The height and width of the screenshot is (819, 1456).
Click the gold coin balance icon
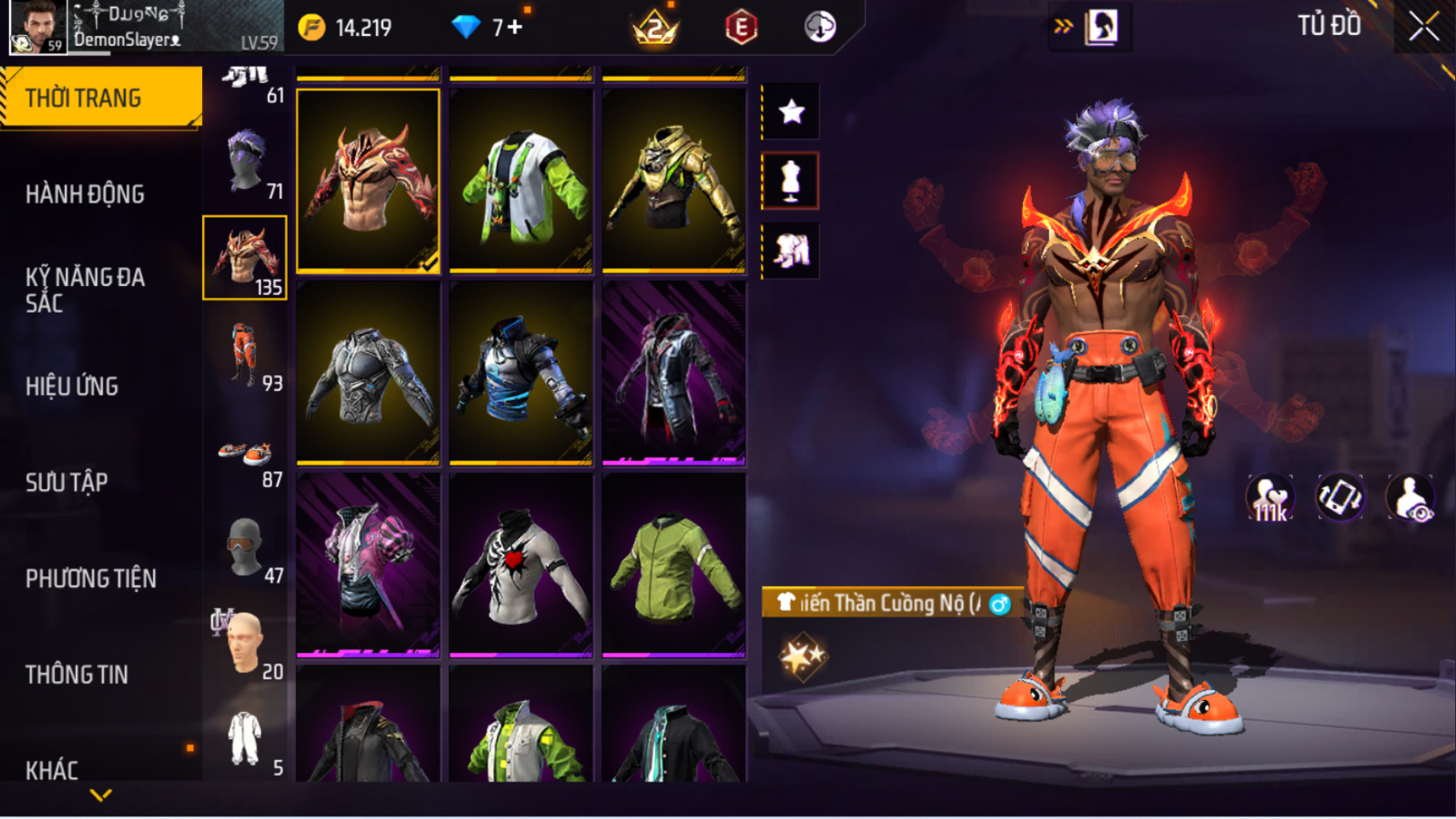coord(312,27)
